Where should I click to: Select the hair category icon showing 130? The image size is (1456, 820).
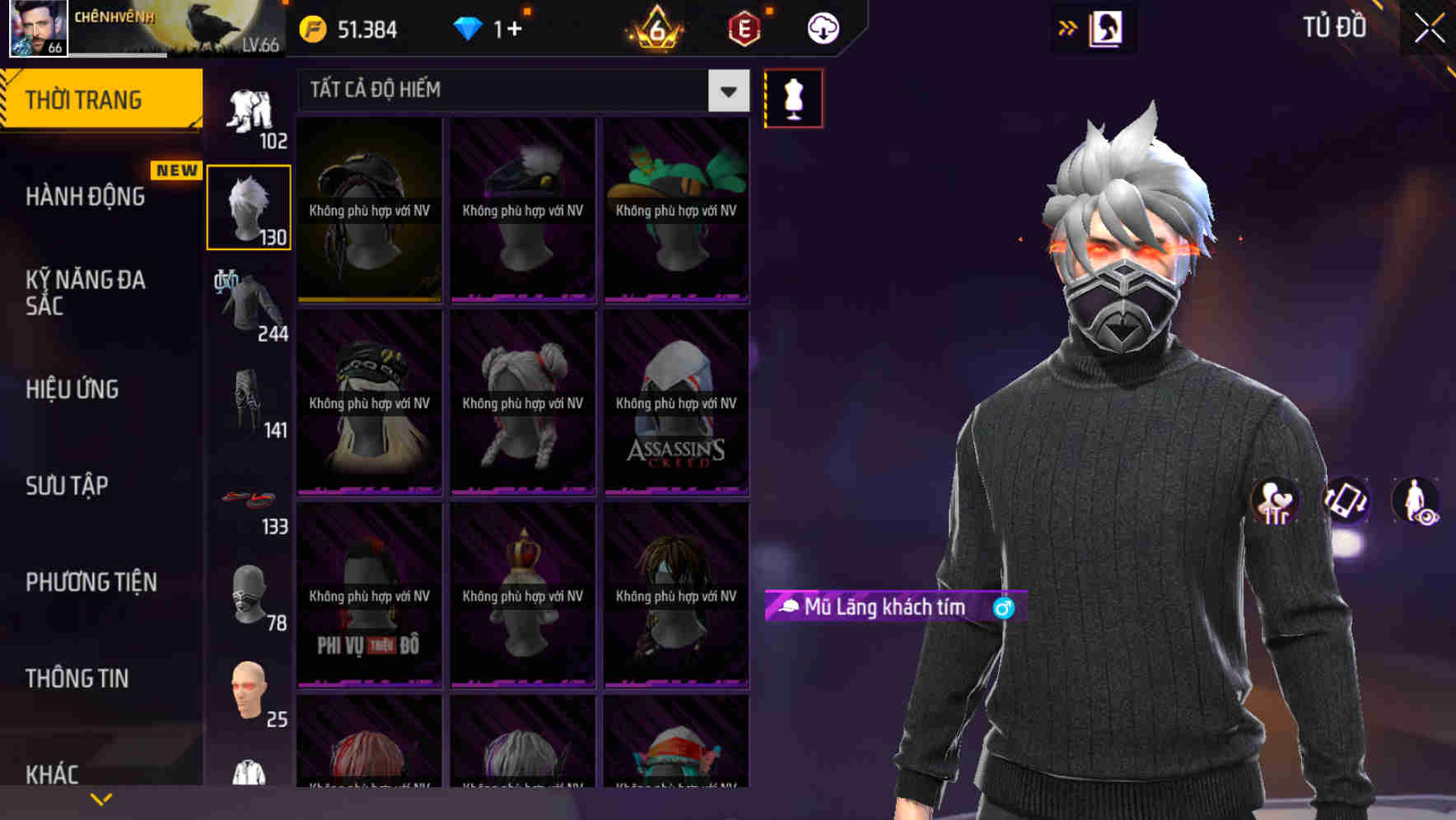point(249,206)
